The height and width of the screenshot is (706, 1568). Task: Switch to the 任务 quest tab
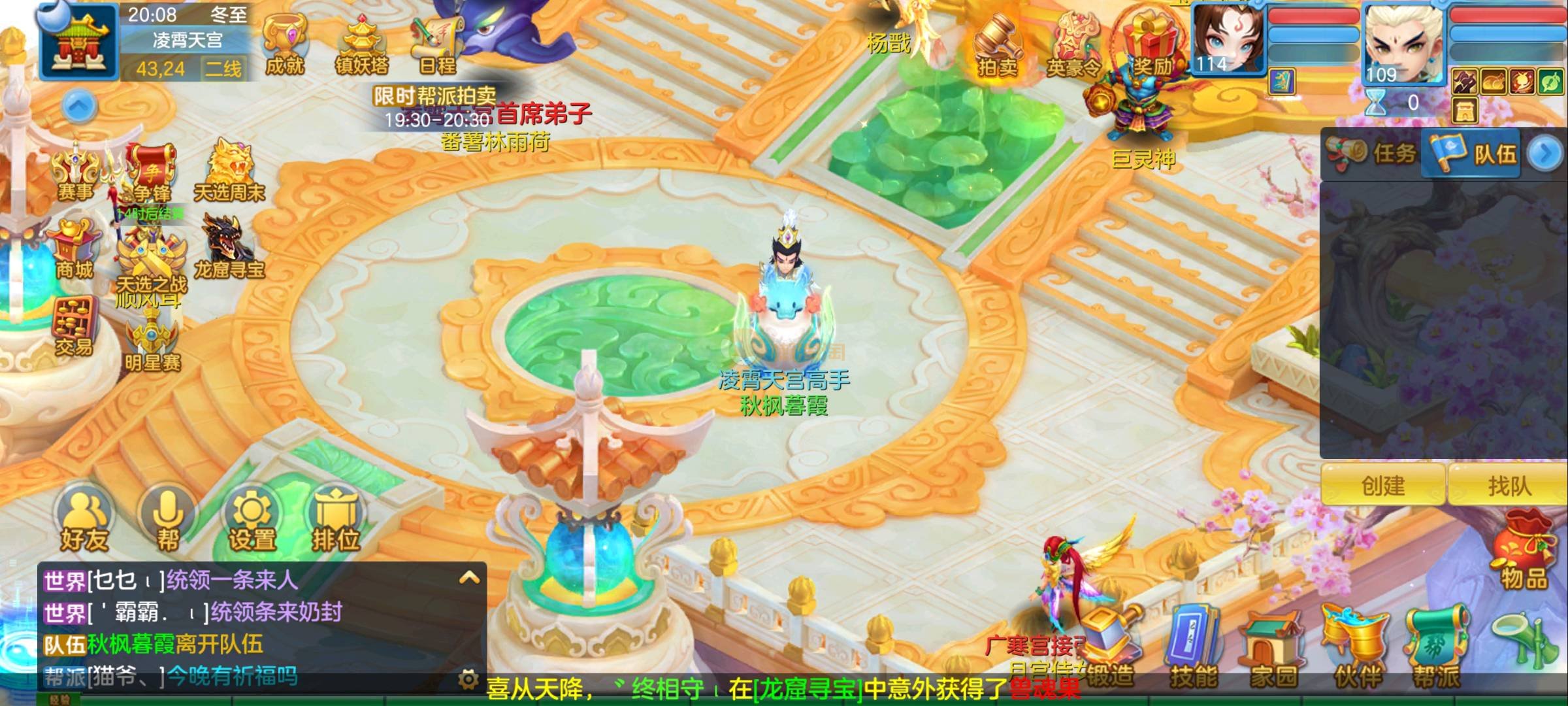click(x=1372, y=154)
